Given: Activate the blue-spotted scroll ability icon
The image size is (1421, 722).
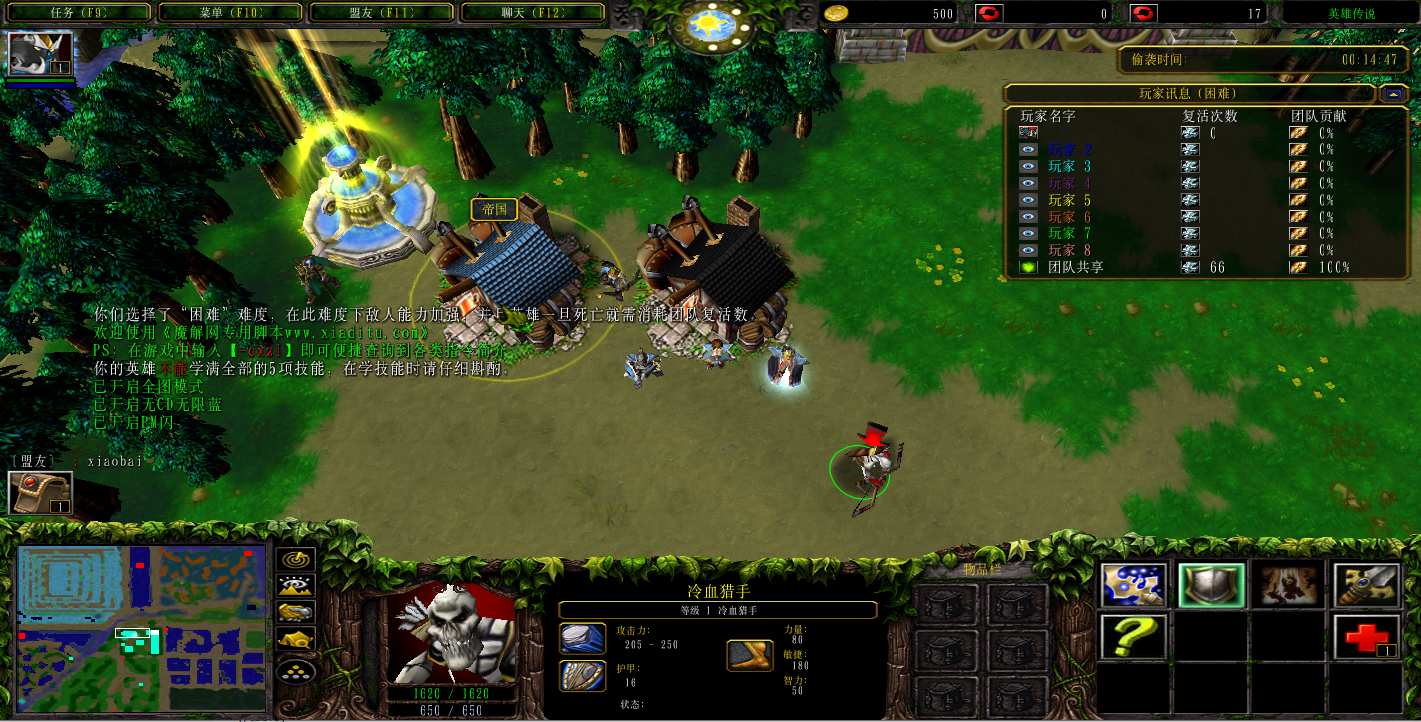Looking at the screenshot, I should 1134,585.
